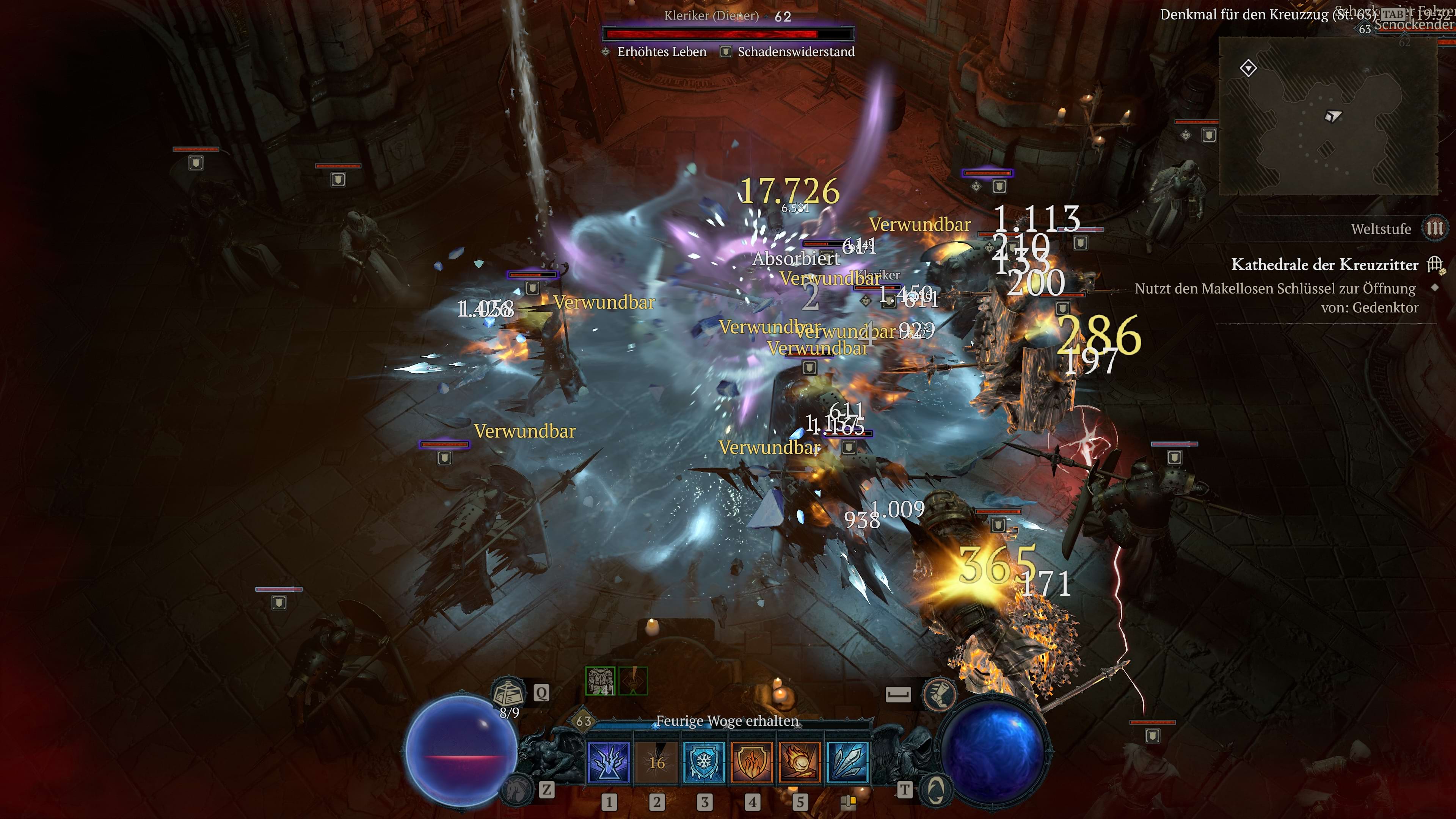This screenshot has height=819, width=1456.
Task: Select the Kathedrale der Kreuzritter quest tracker
Action: pos(1324,265)
